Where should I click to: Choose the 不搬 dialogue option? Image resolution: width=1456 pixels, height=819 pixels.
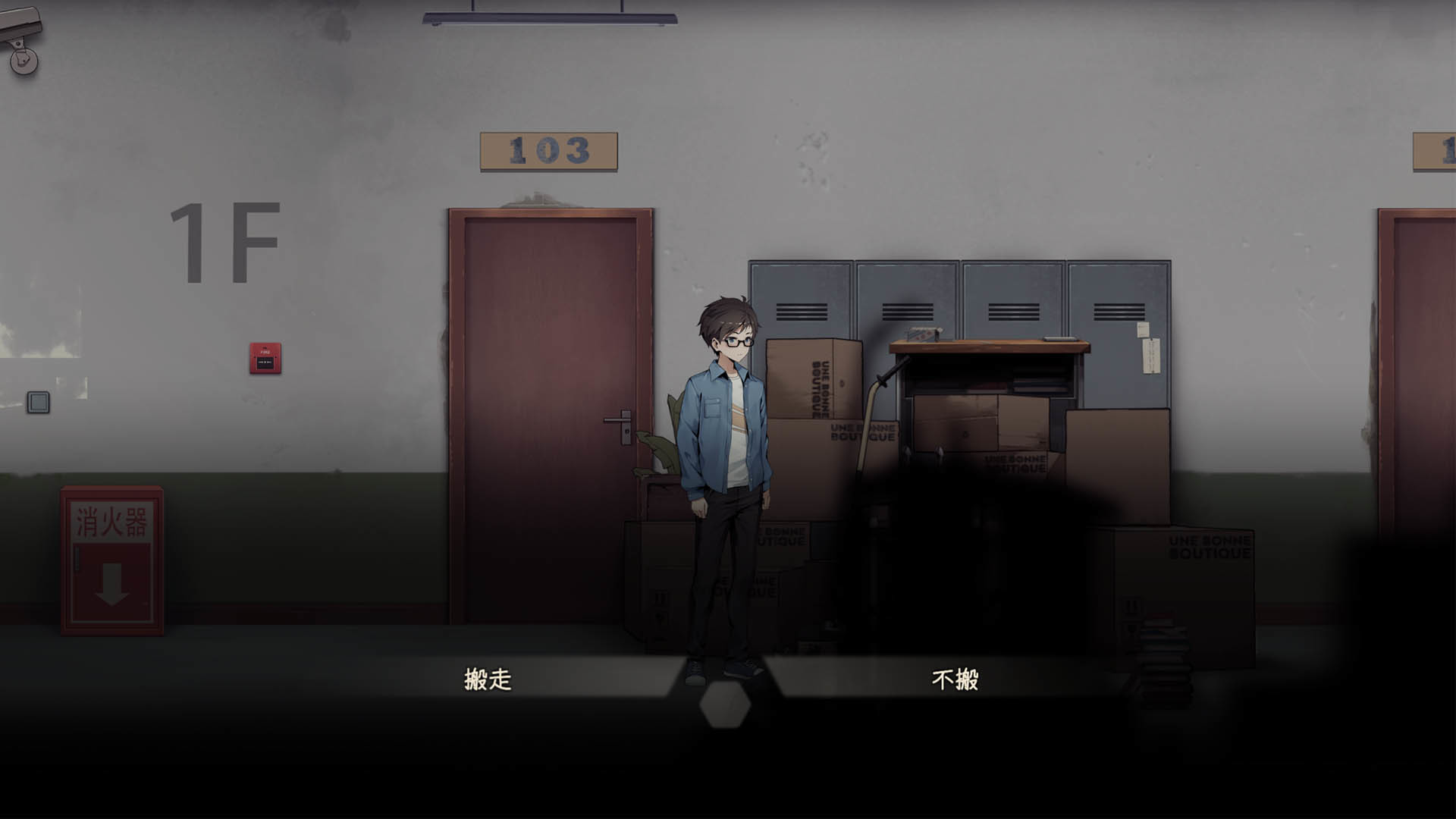pyautogui.click(x=955, y=680)
